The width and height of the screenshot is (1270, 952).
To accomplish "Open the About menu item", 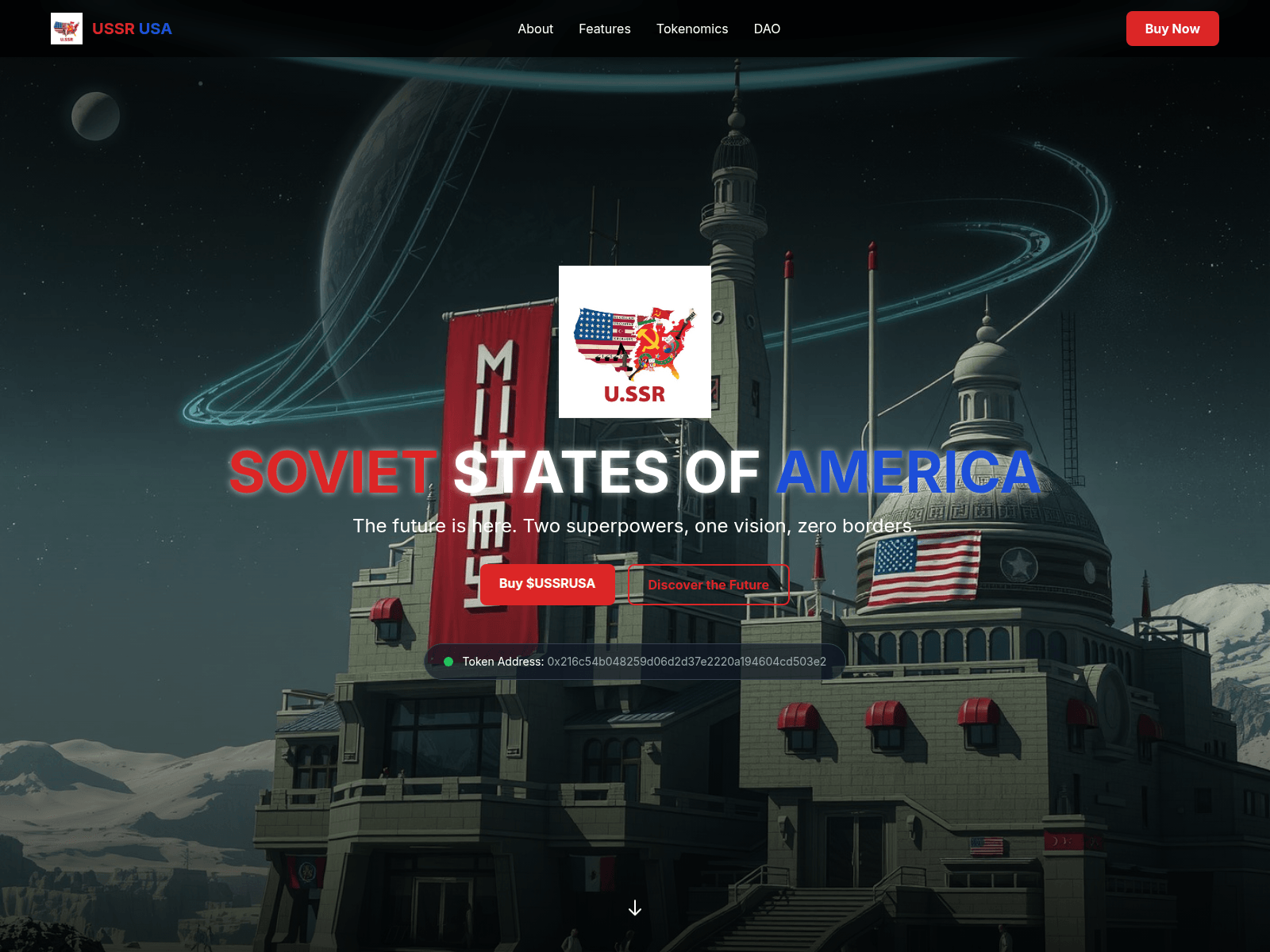I will 535,29.
